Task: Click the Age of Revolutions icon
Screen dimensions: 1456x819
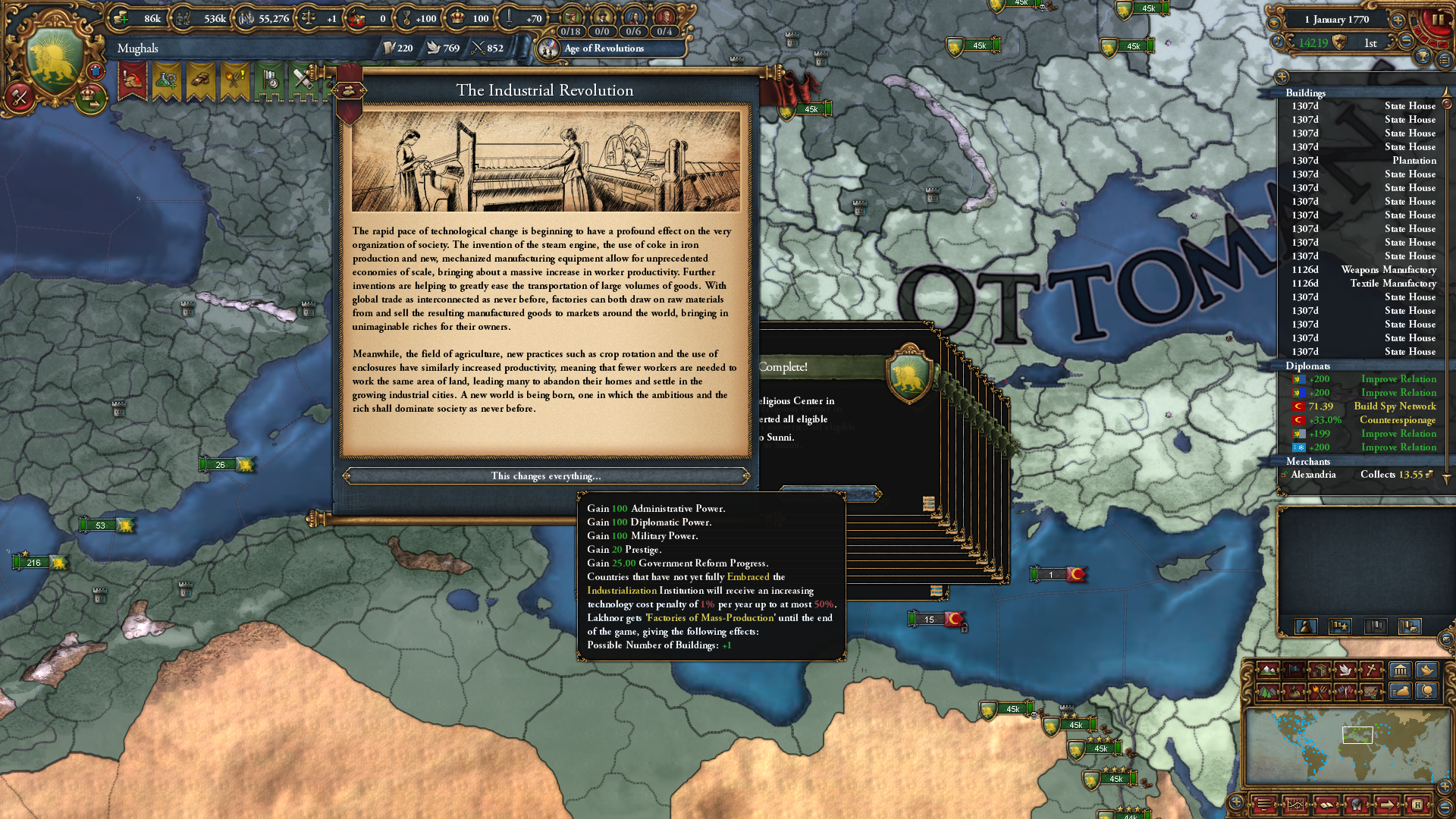Action: [548, 49]
